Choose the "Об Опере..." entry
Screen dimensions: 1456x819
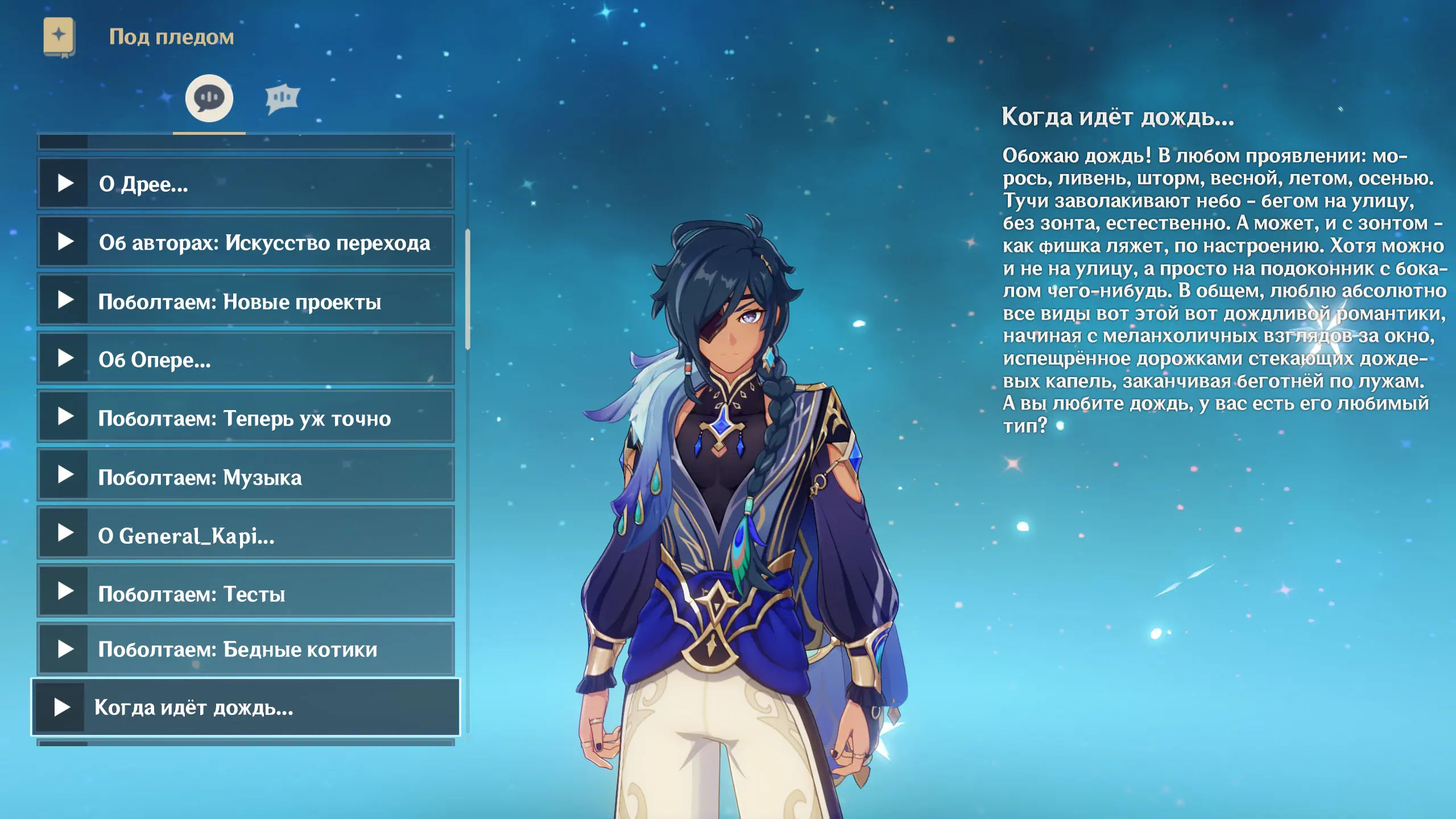(x=246, y=359)
